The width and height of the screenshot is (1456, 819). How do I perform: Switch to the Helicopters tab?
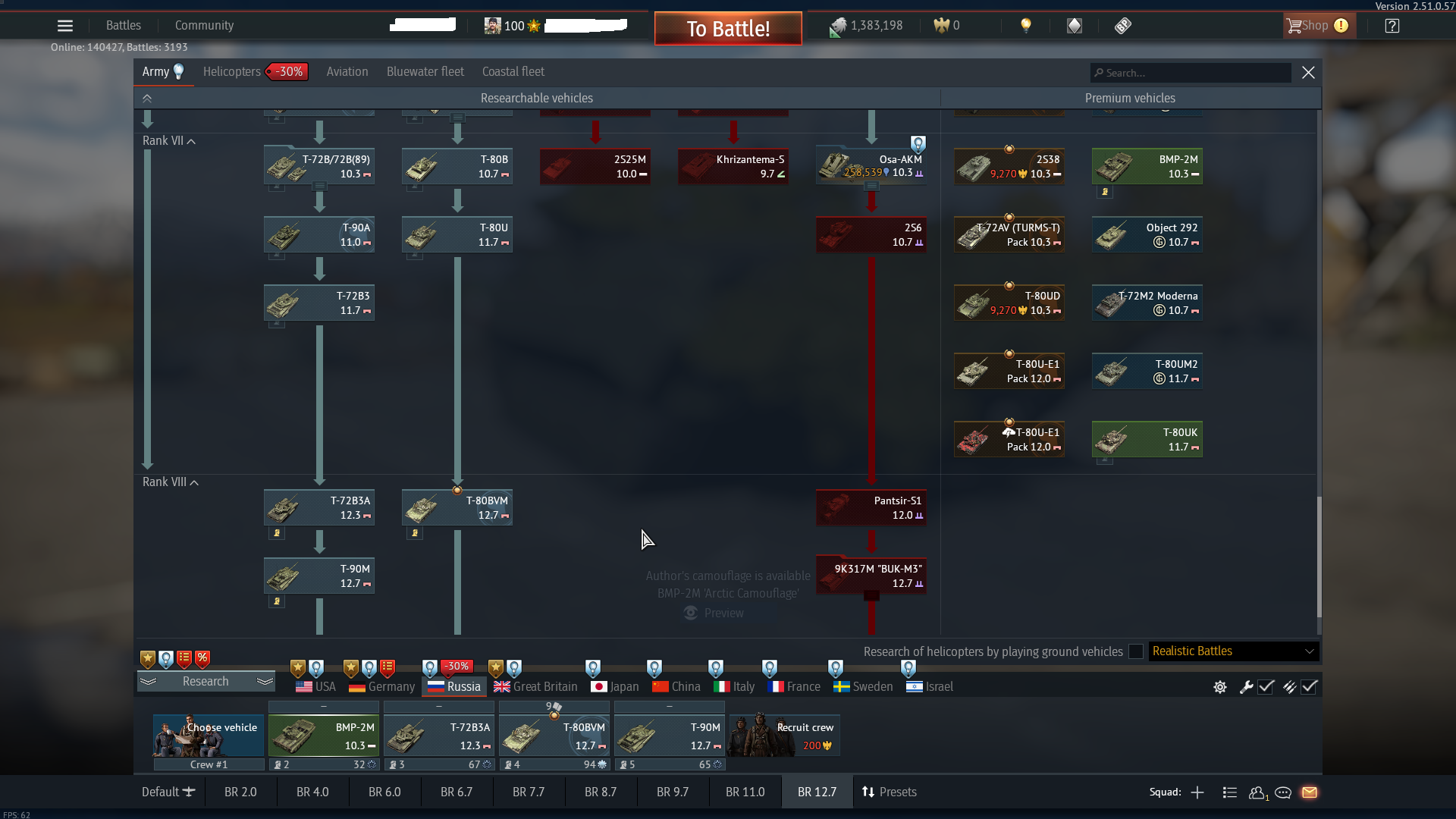pyautogui.click(x=231, y=71)
